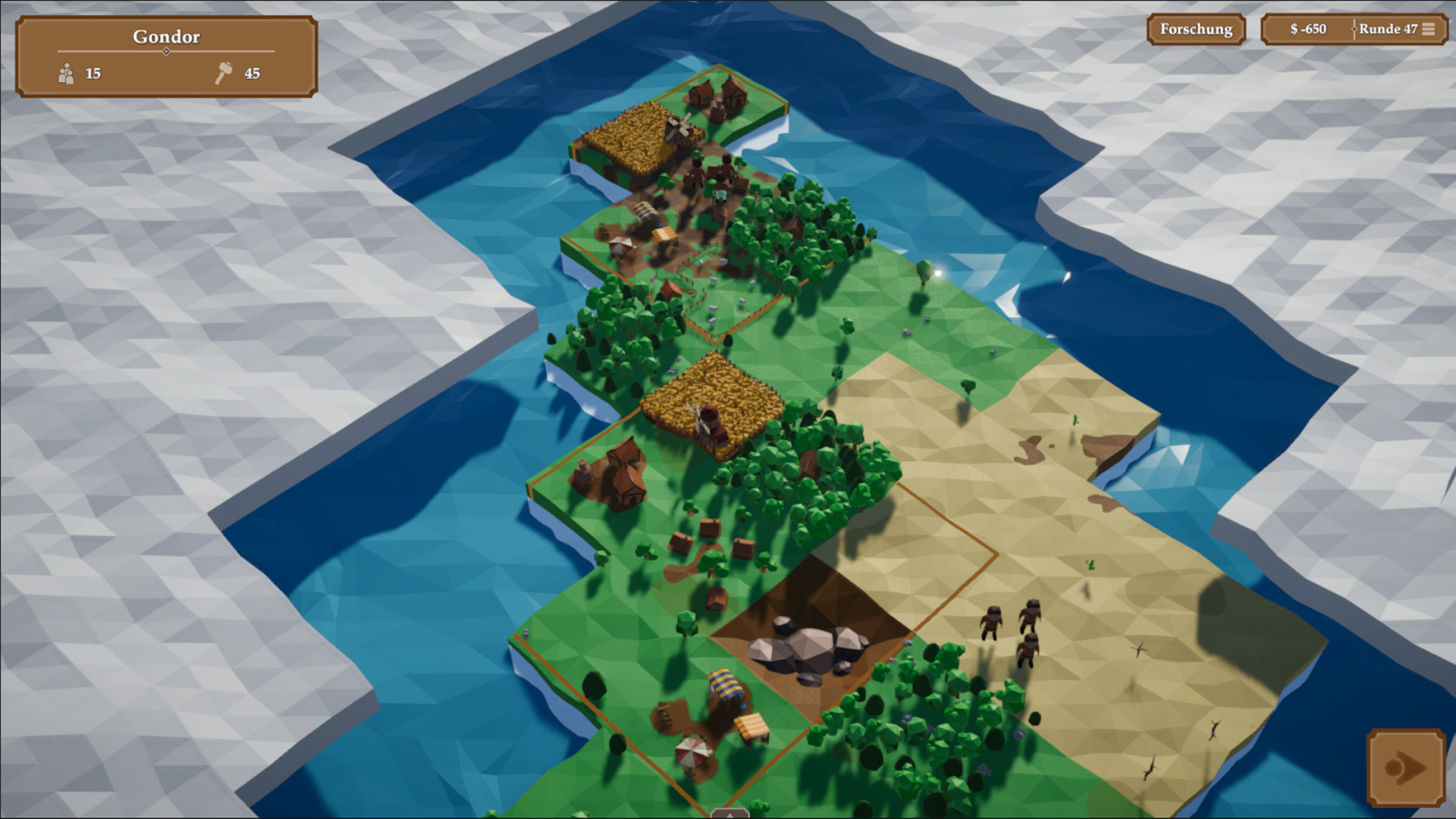Click the hamburger menu beside Runde 47
Screen dimensions: 1456x819
pyautogui.click(x=1429, y=30)
